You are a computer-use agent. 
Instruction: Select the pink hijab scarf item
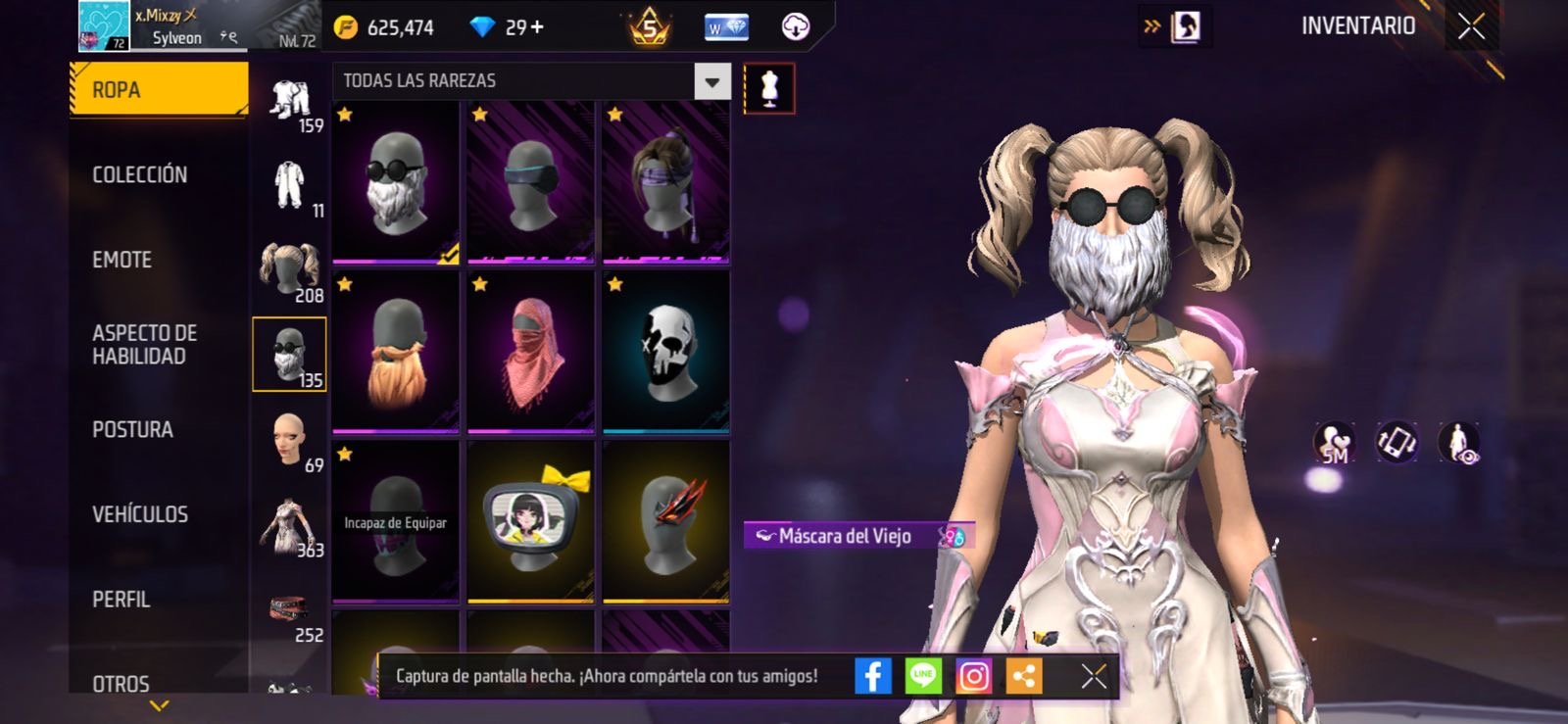pyautogui.click(x=531, y=353)
